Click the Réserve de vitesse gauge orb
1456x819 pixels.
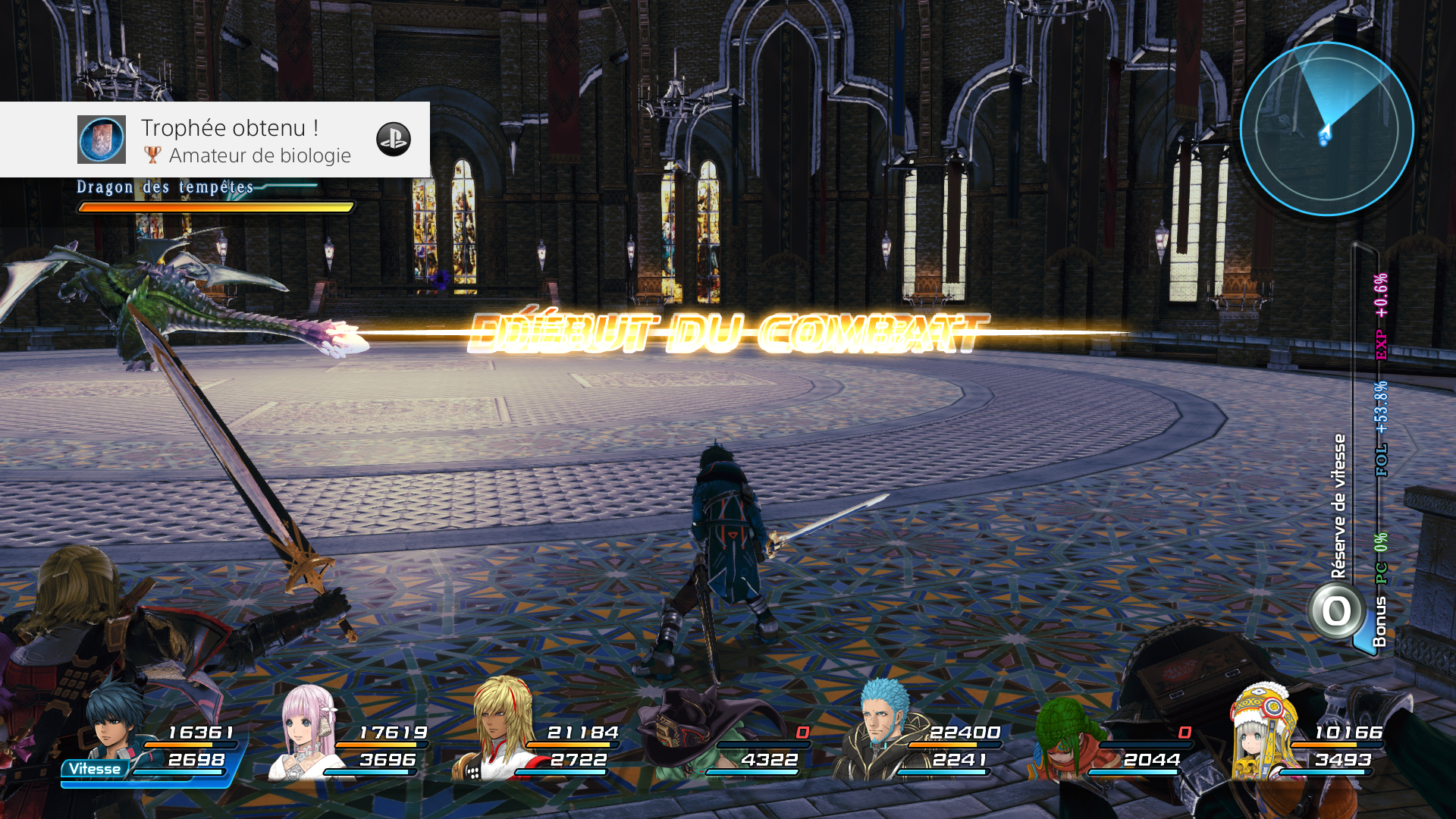click(x=1336, y=611)
